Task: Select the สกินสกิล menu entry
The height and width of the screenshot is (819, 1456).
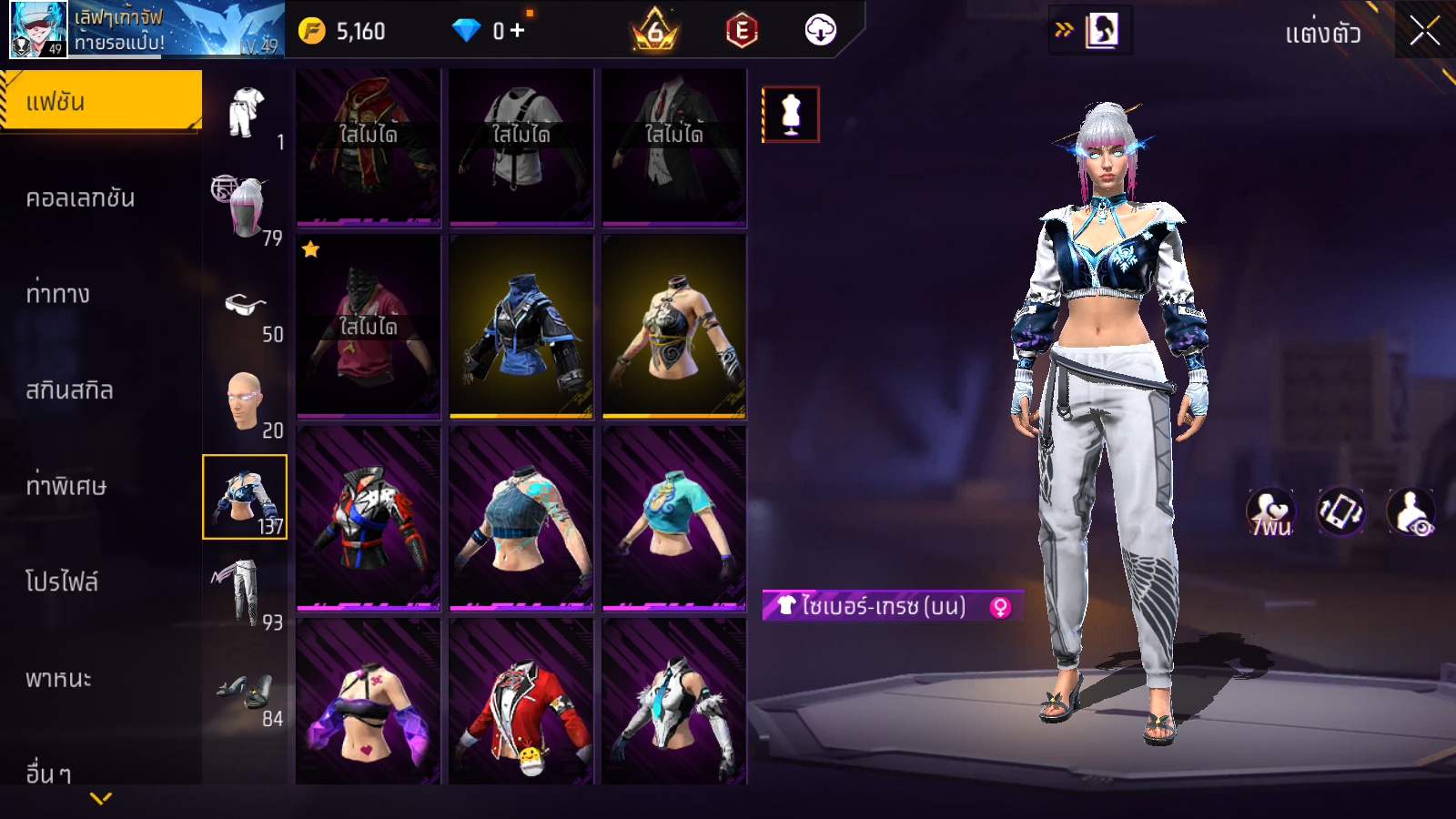Action: click(69, 390)
